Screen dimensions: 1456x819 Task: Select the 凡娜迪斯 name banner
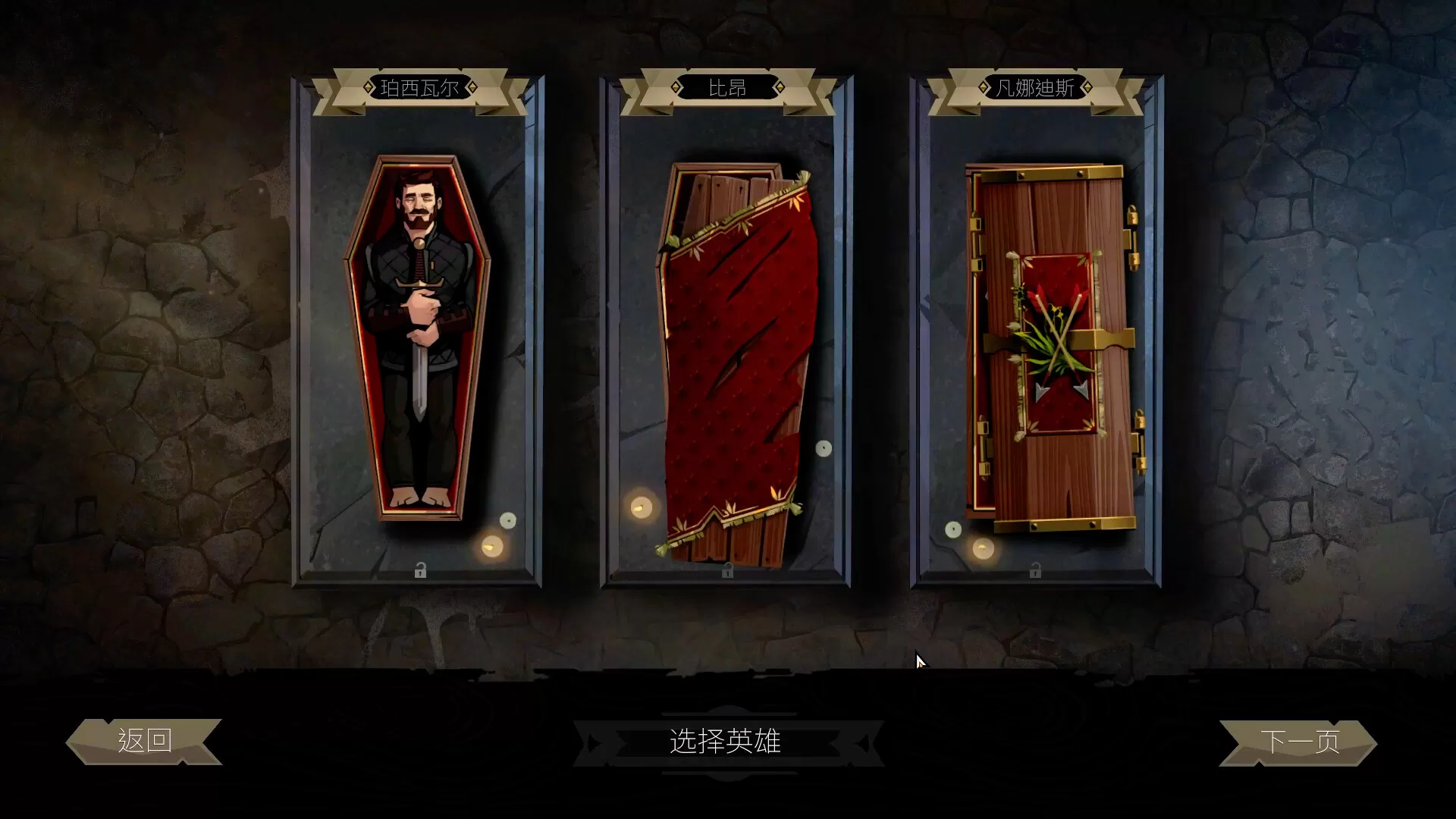1031,86
